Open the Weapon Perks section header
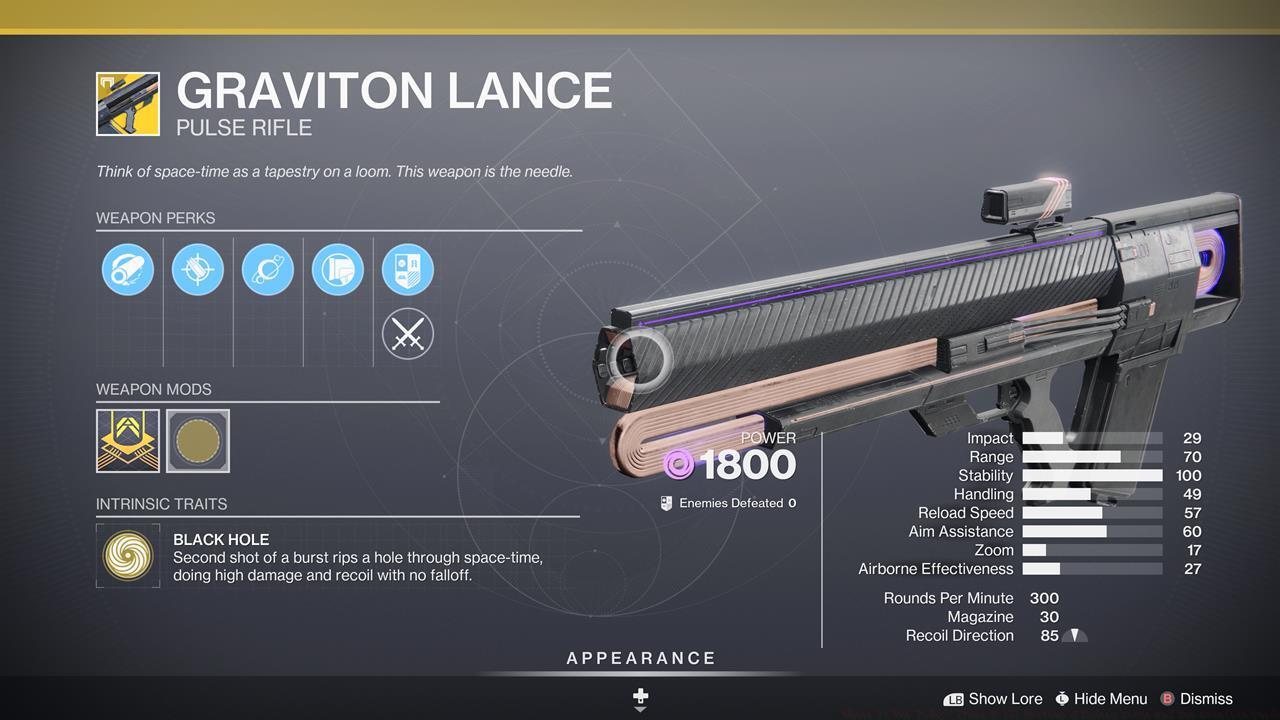This screenshot has width=1280, height=720. (x=156, y=218)
